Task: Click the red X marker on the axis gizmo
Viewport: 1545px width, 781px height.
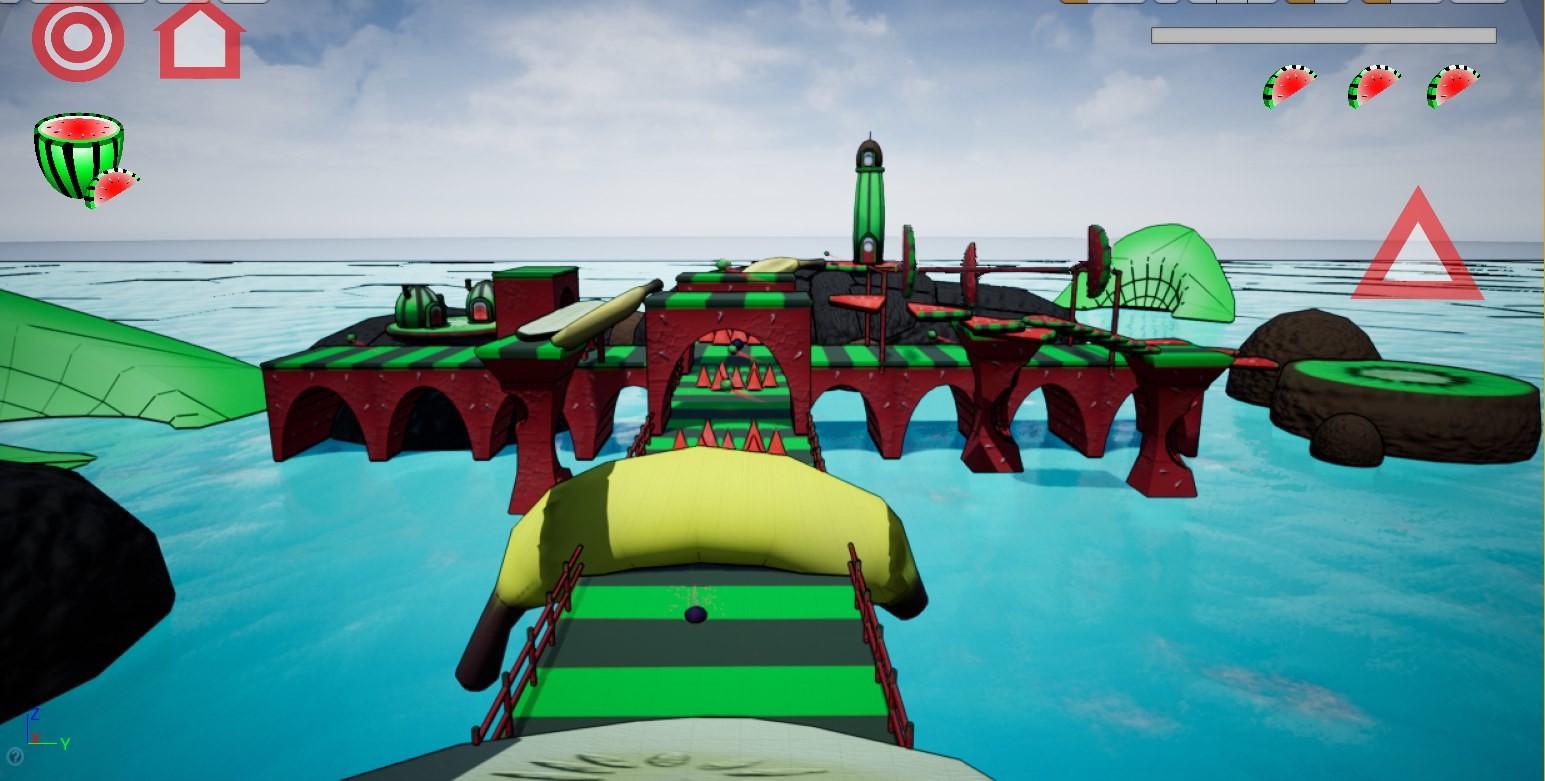Action: point(36,738)
